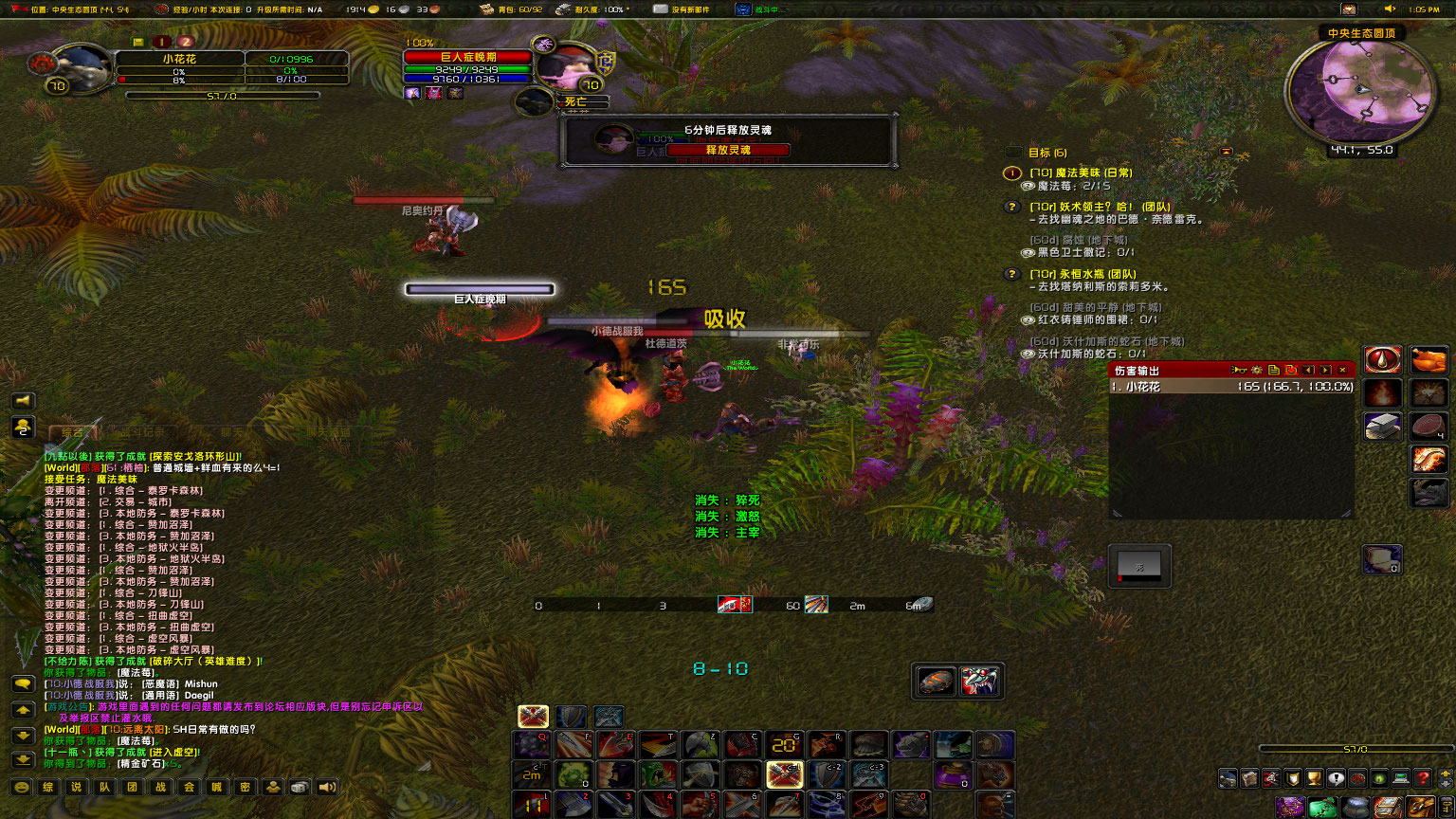Screen dimensions: 1456x819
Task: Mute chat sounds with the speaker icon
Action: [327, 787]
